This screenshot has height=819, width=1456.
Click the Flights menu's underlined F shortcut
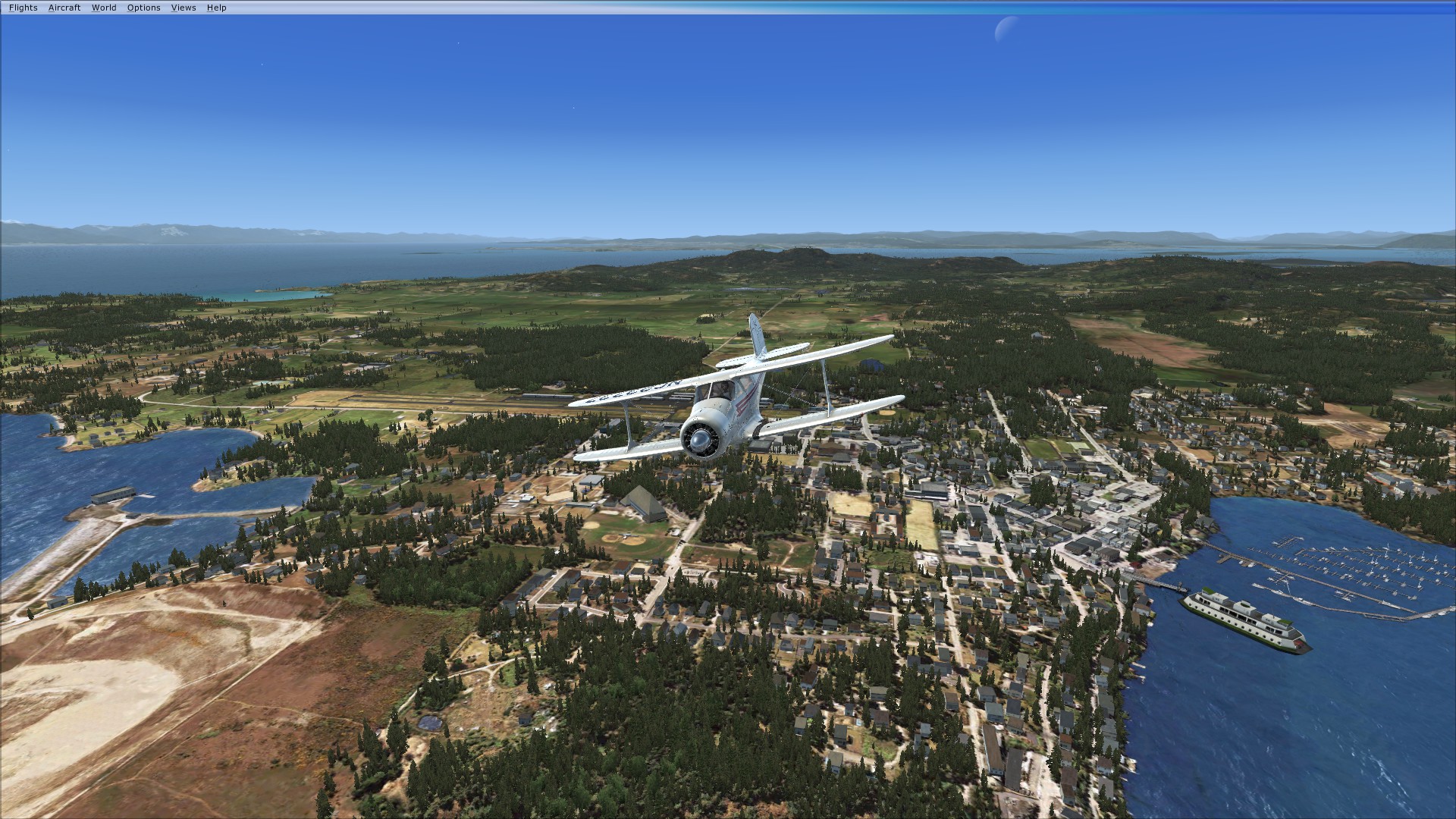click(11, 7)
